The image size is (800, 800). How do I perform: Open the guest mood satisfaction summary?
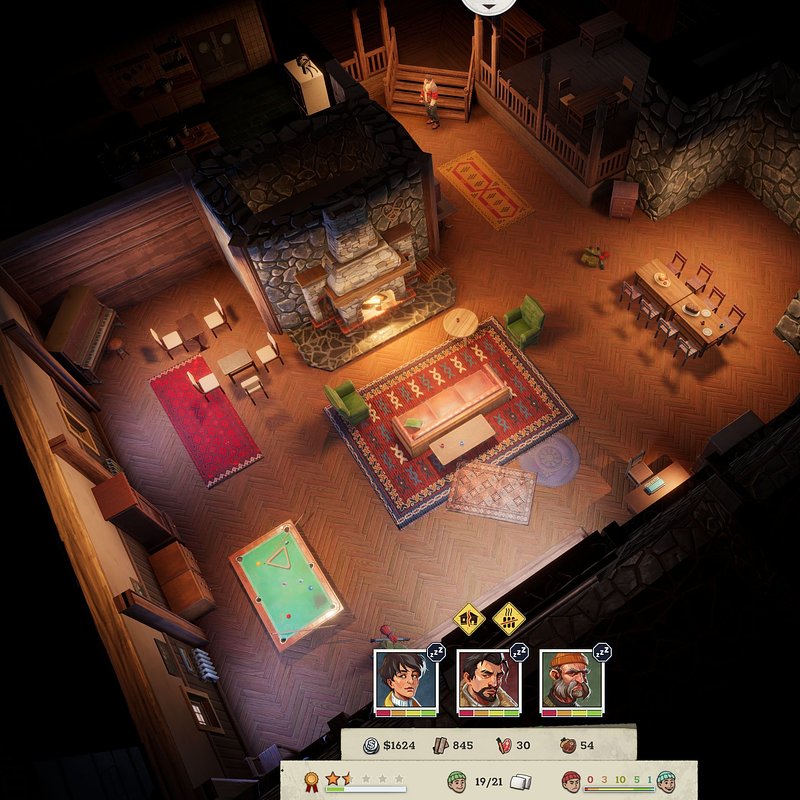(x=619, y=779)
